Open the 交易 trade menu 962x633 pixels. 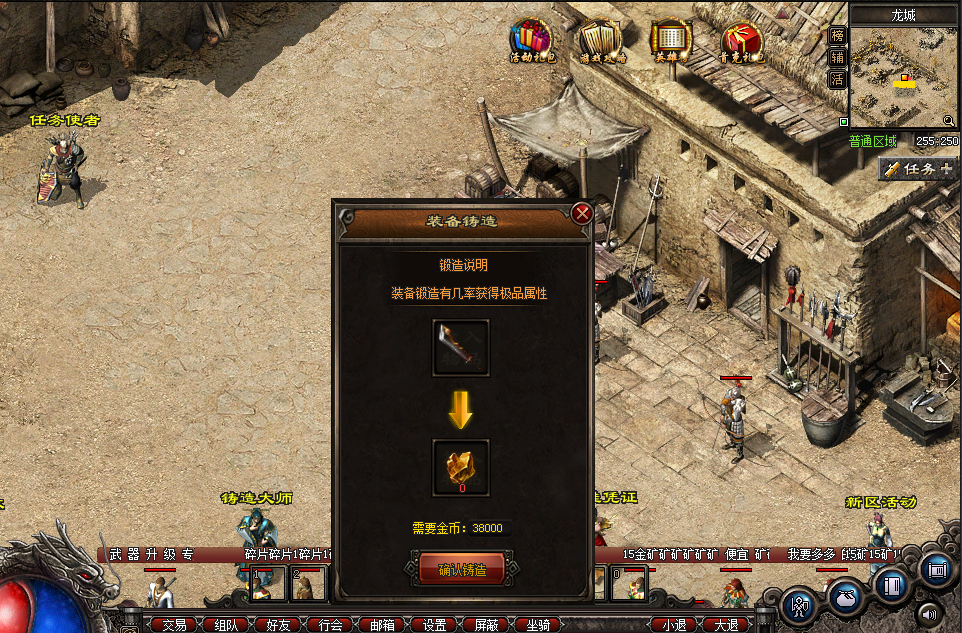175,625
